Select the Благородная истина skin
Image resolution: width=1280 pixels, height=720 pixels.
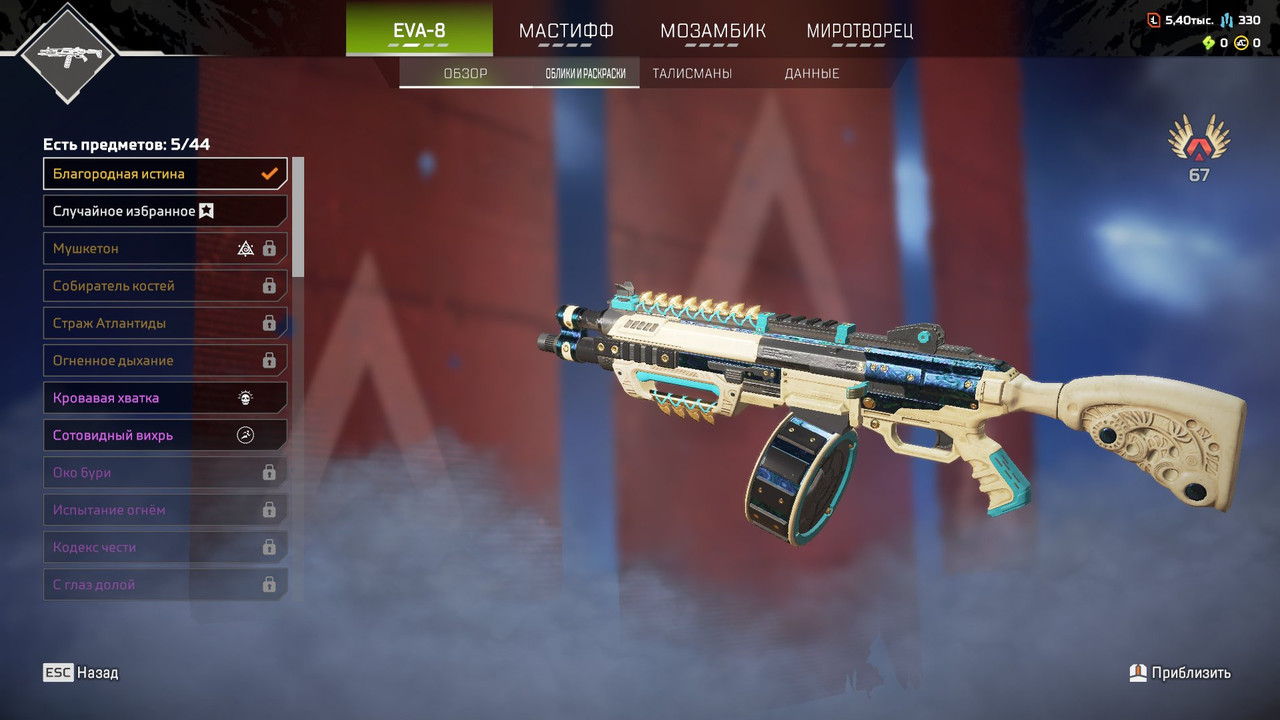[165, 174]
